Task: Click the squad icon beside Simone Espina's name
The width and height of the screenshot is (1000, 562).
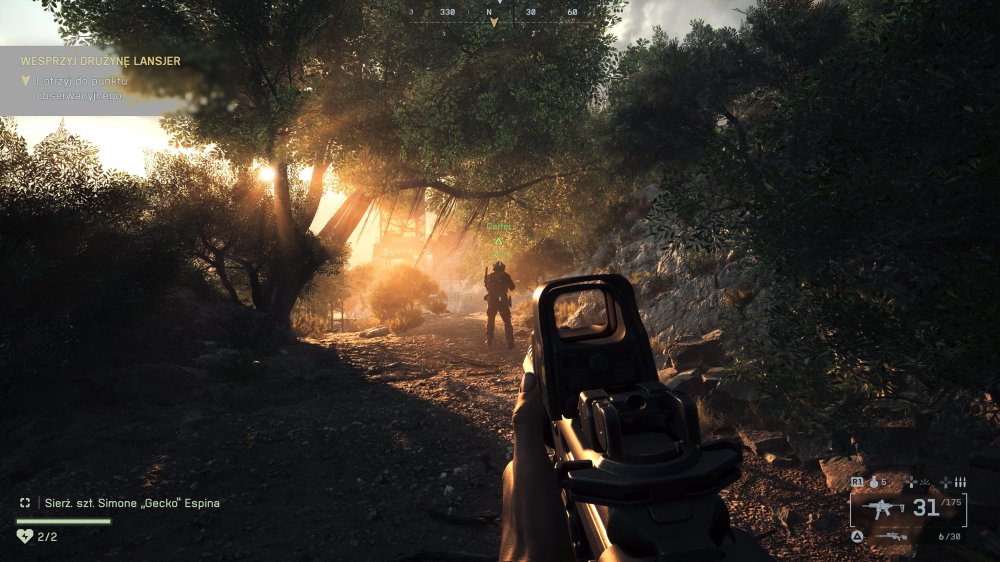Action: click(x=25, y=503)
